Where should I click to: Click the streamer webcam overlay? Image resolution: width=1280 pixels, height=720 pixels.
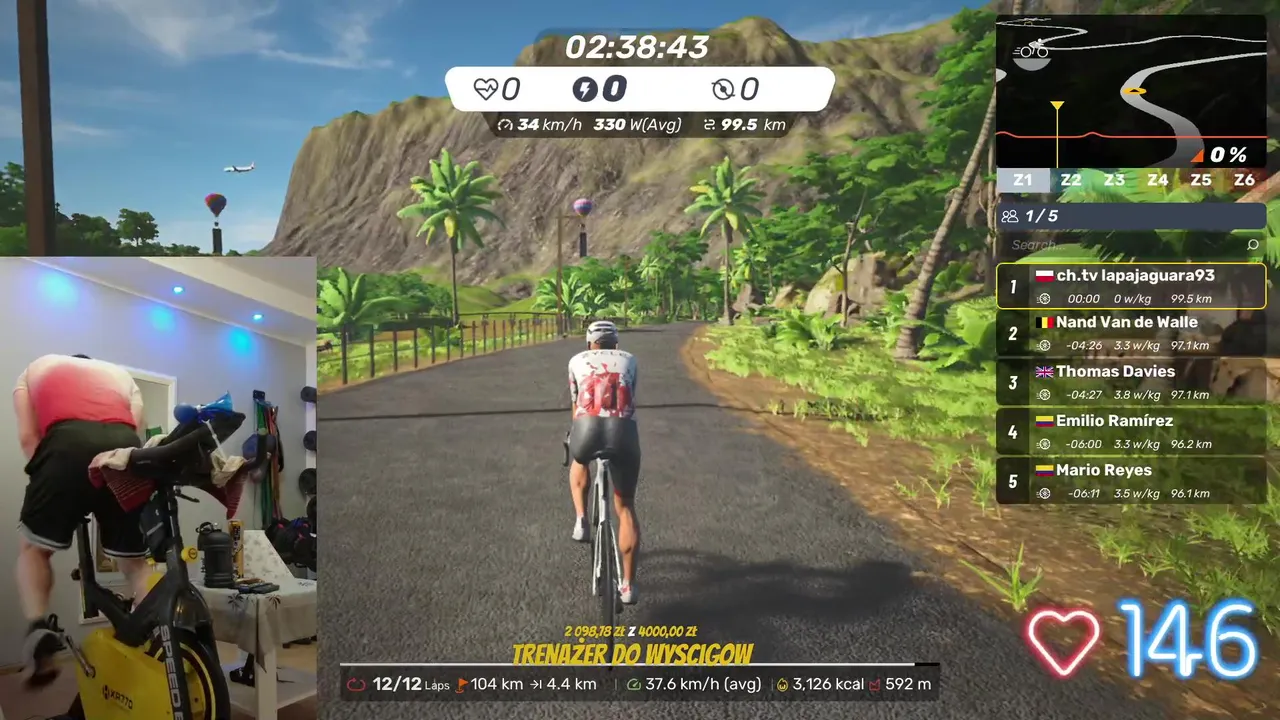(158, 488)
